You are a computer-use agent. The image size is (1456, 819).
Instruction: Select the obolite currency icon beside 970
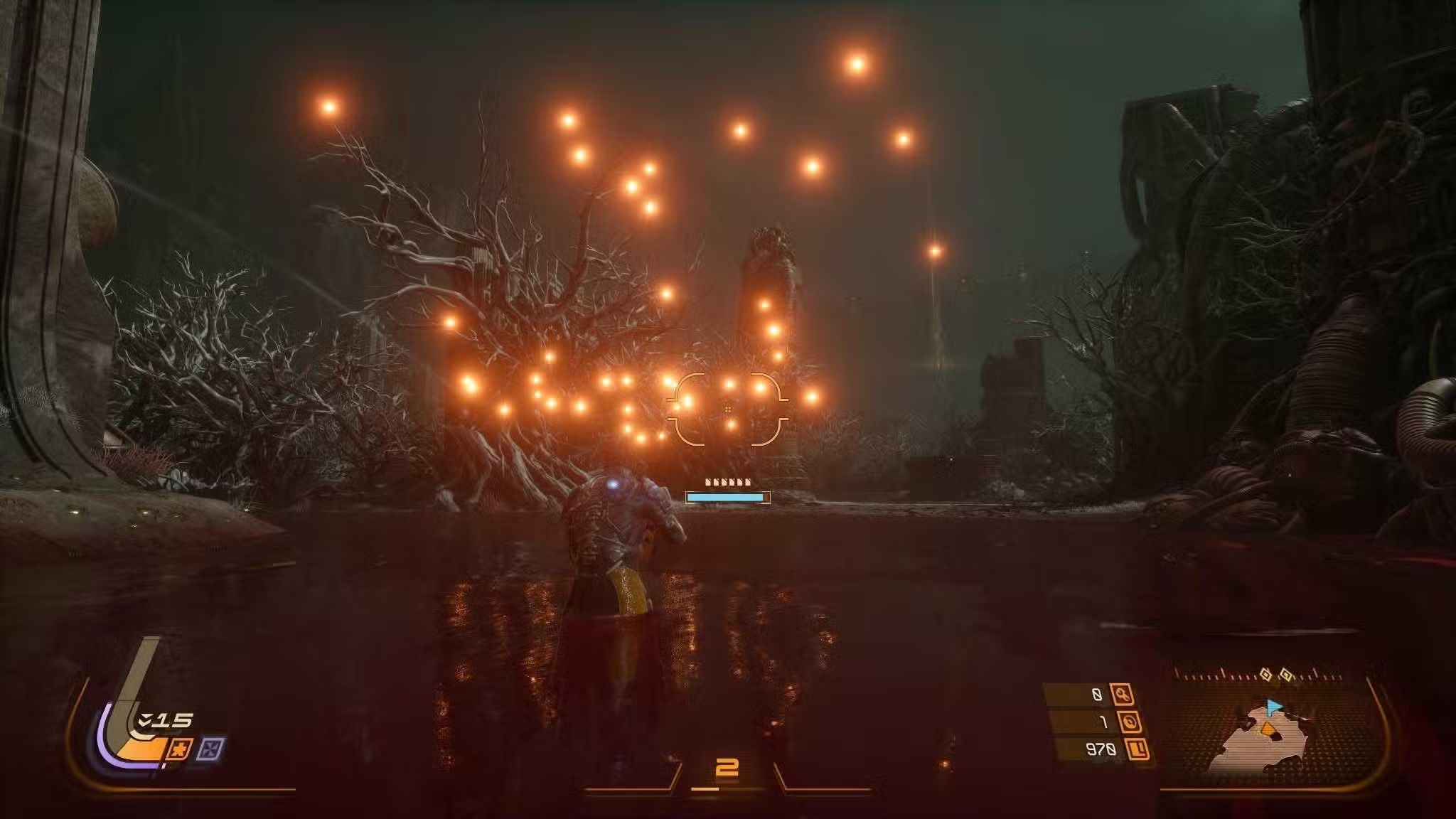coord(1137,749)
